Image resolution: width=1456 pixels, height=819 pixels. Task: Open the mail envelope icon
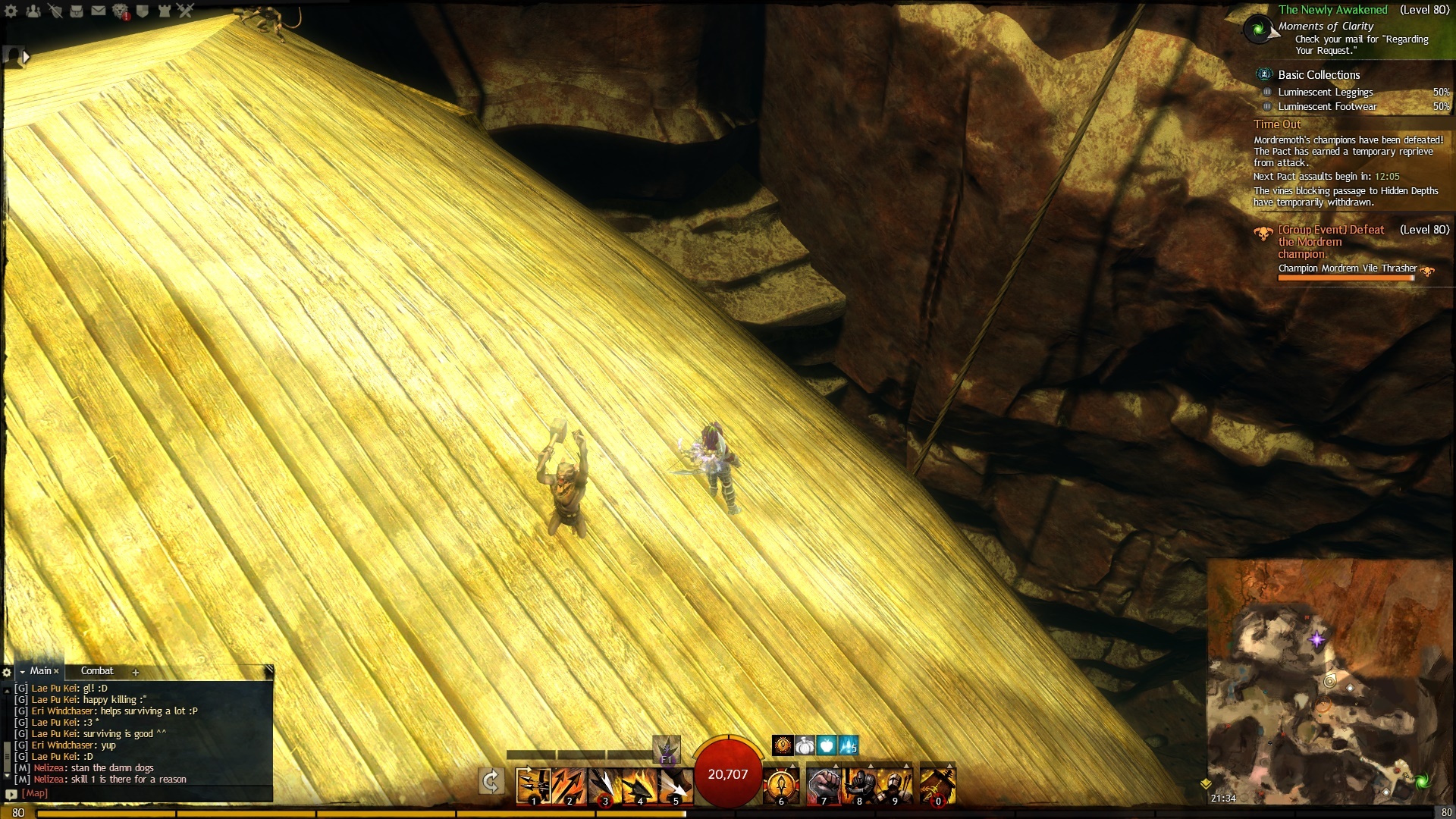tap(99, 11)
